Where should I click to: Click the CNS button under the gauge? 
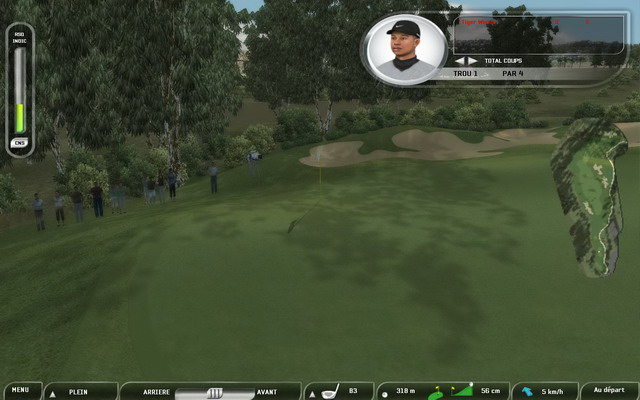[19, 143]
